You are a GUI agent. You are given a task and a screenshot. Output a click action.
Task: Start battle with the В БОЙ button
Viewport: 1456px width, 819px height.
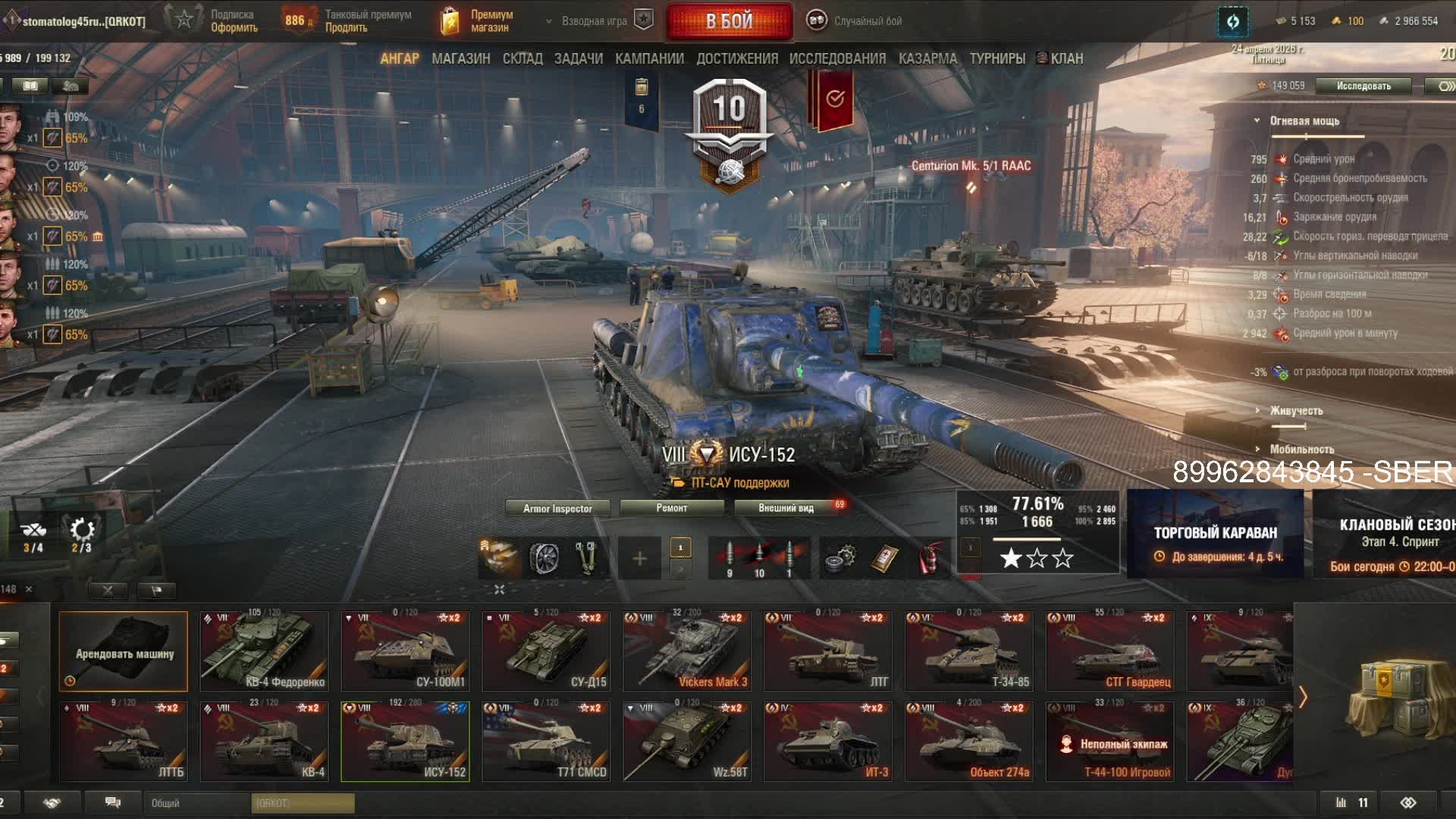click(729, 21)
